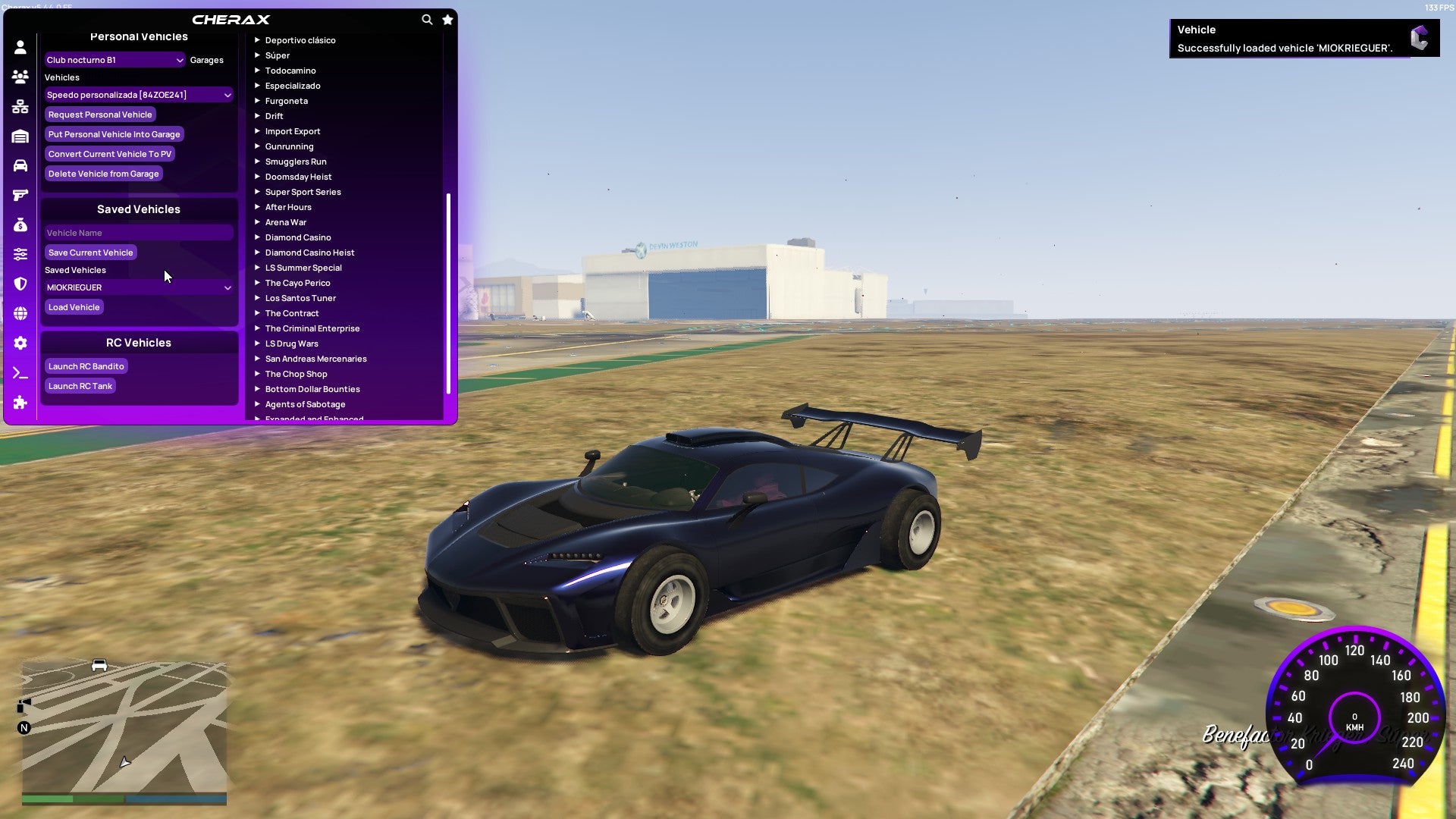Screen dimensions: 1456x819
Task: Click the Settings gear icon
Action: coord(20,342)
